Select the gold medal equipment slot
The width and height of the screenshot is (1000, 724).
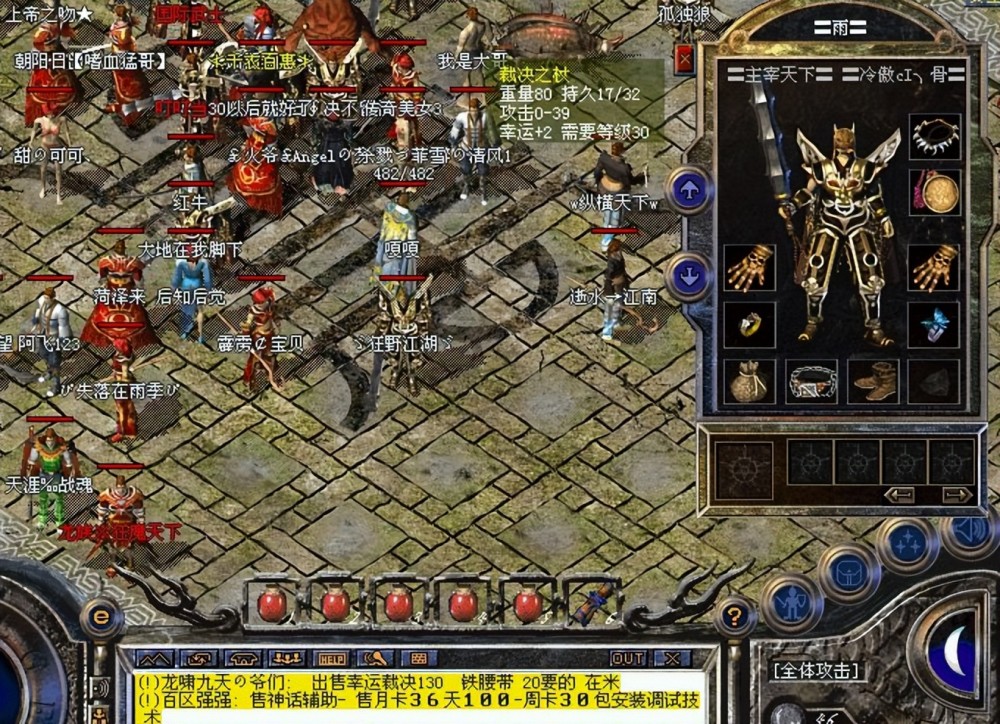[x=935, y=192]
